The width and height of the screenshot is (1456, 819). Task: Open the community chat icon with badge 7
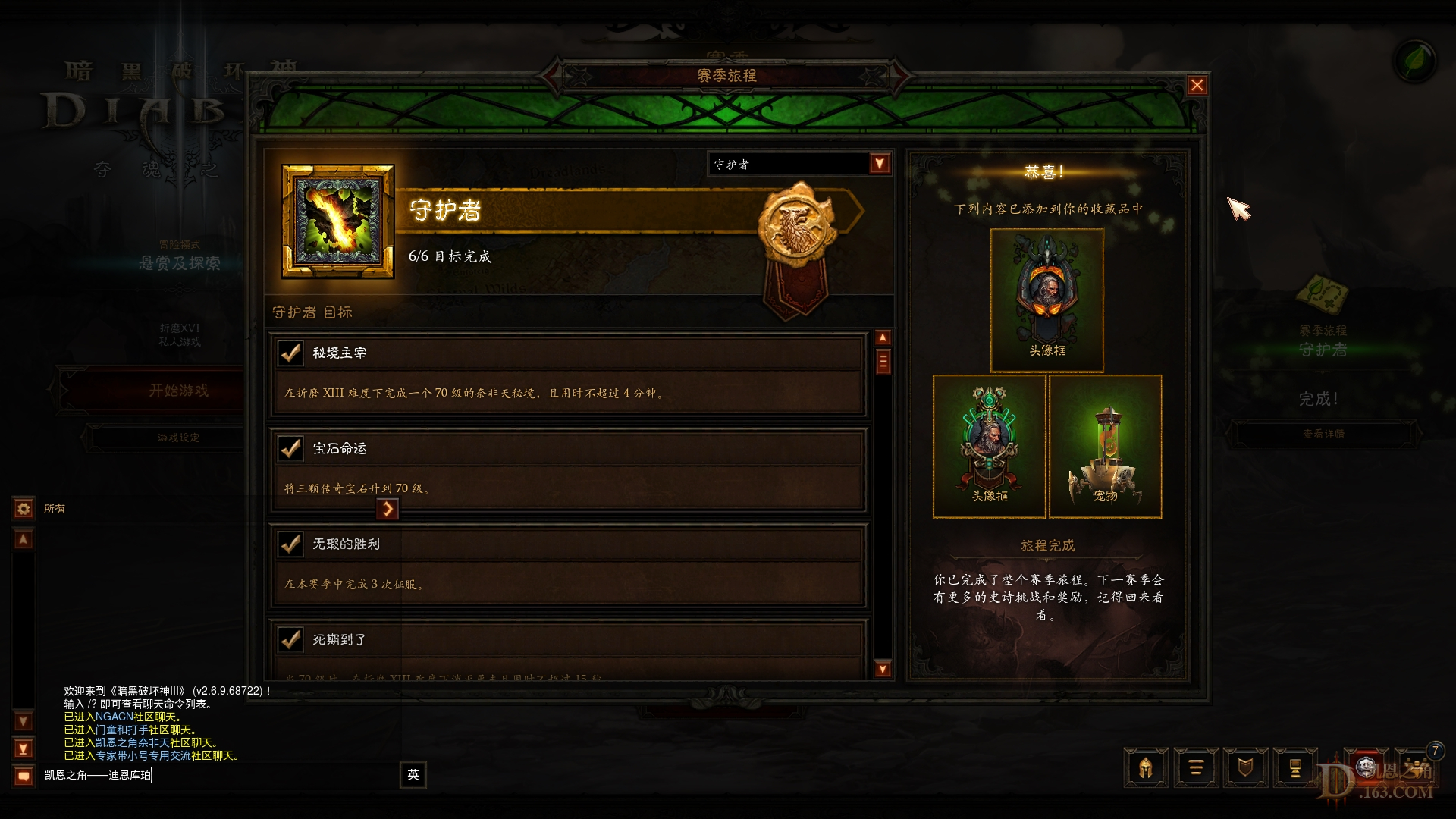(1415, 767)
